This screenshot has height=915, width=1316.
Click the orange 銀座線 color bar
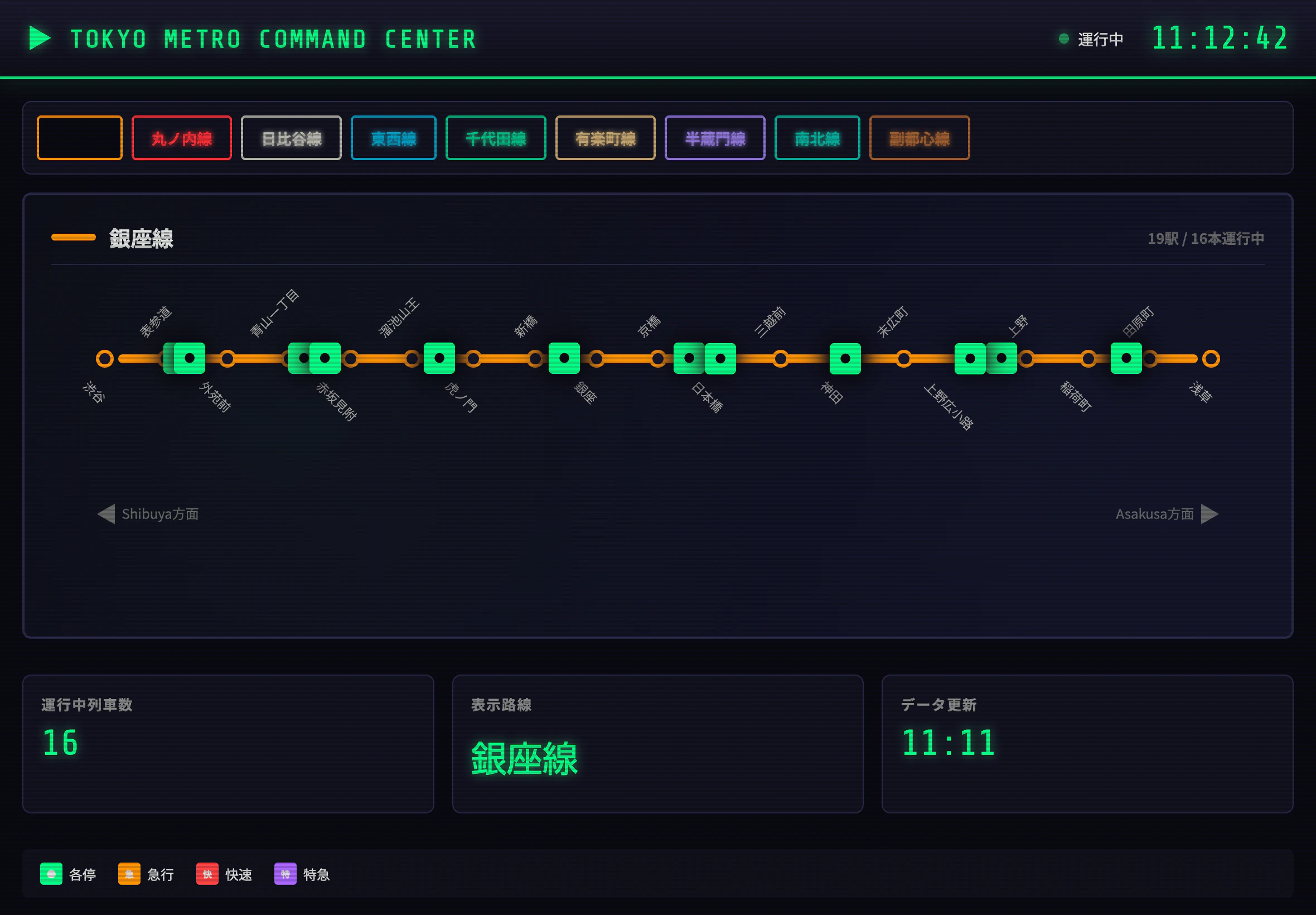point(75,237)
